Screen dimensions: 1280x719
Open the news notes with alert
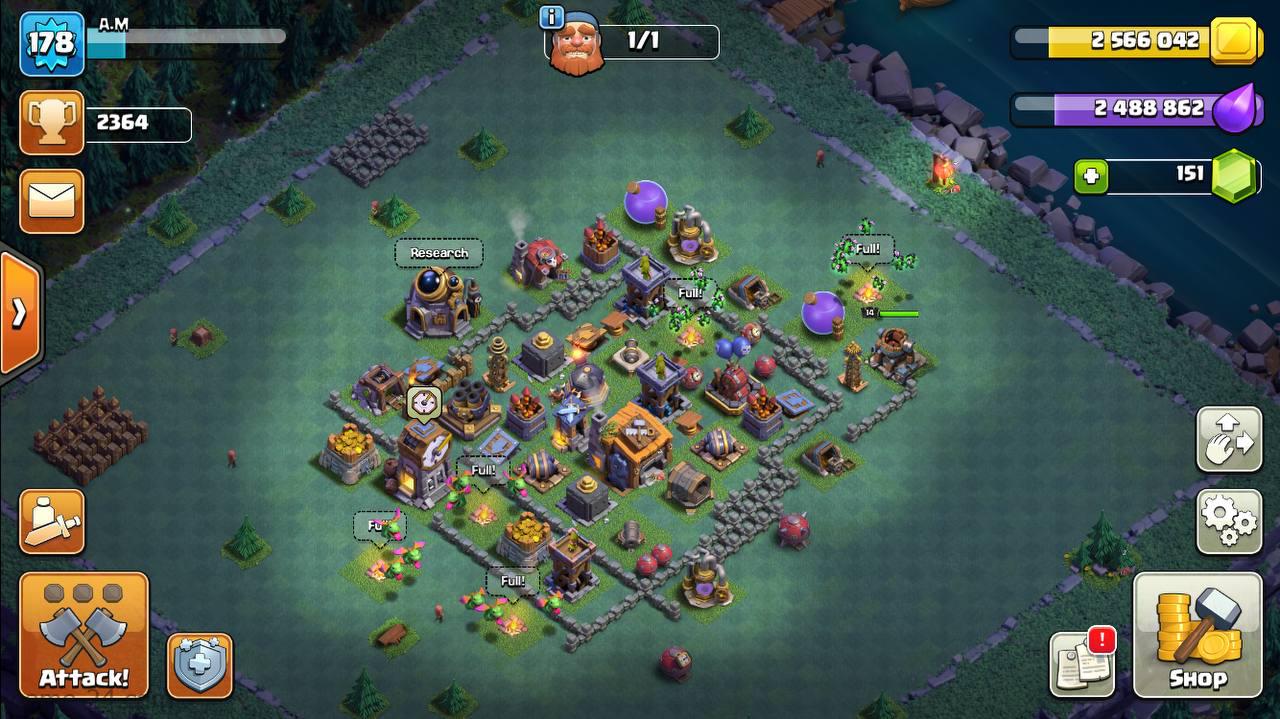(1082, 663)
